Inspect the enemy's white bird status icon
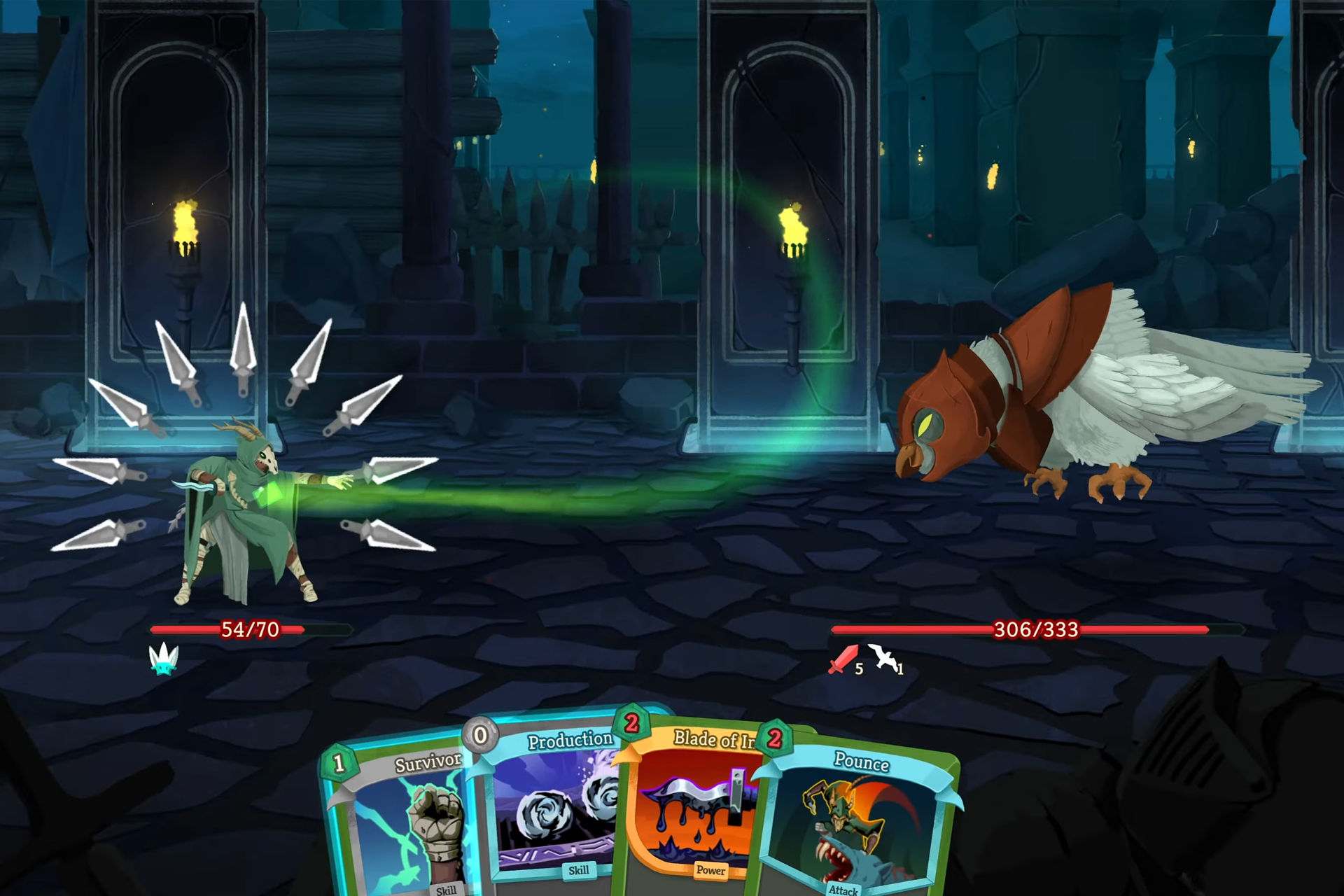Viewport: 1344px width, 896px height. (883, 658)
